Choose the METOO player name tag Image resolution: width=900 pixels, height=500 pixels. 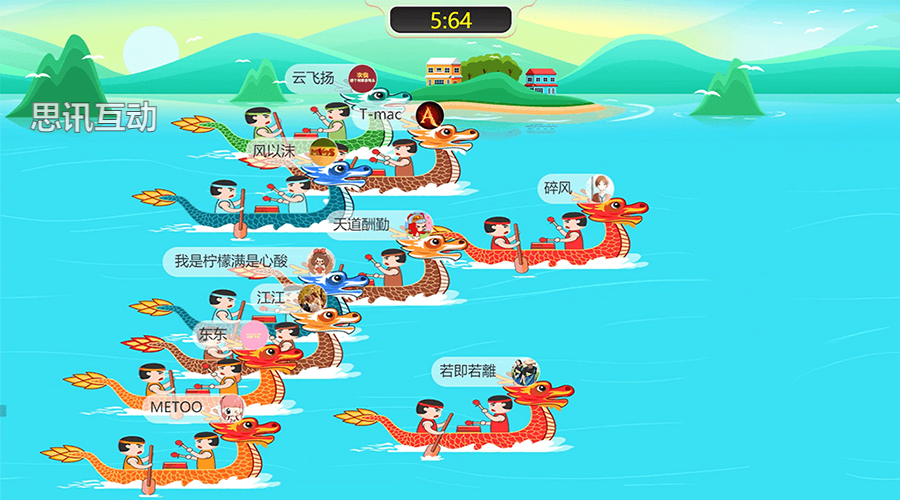(177, 407)
